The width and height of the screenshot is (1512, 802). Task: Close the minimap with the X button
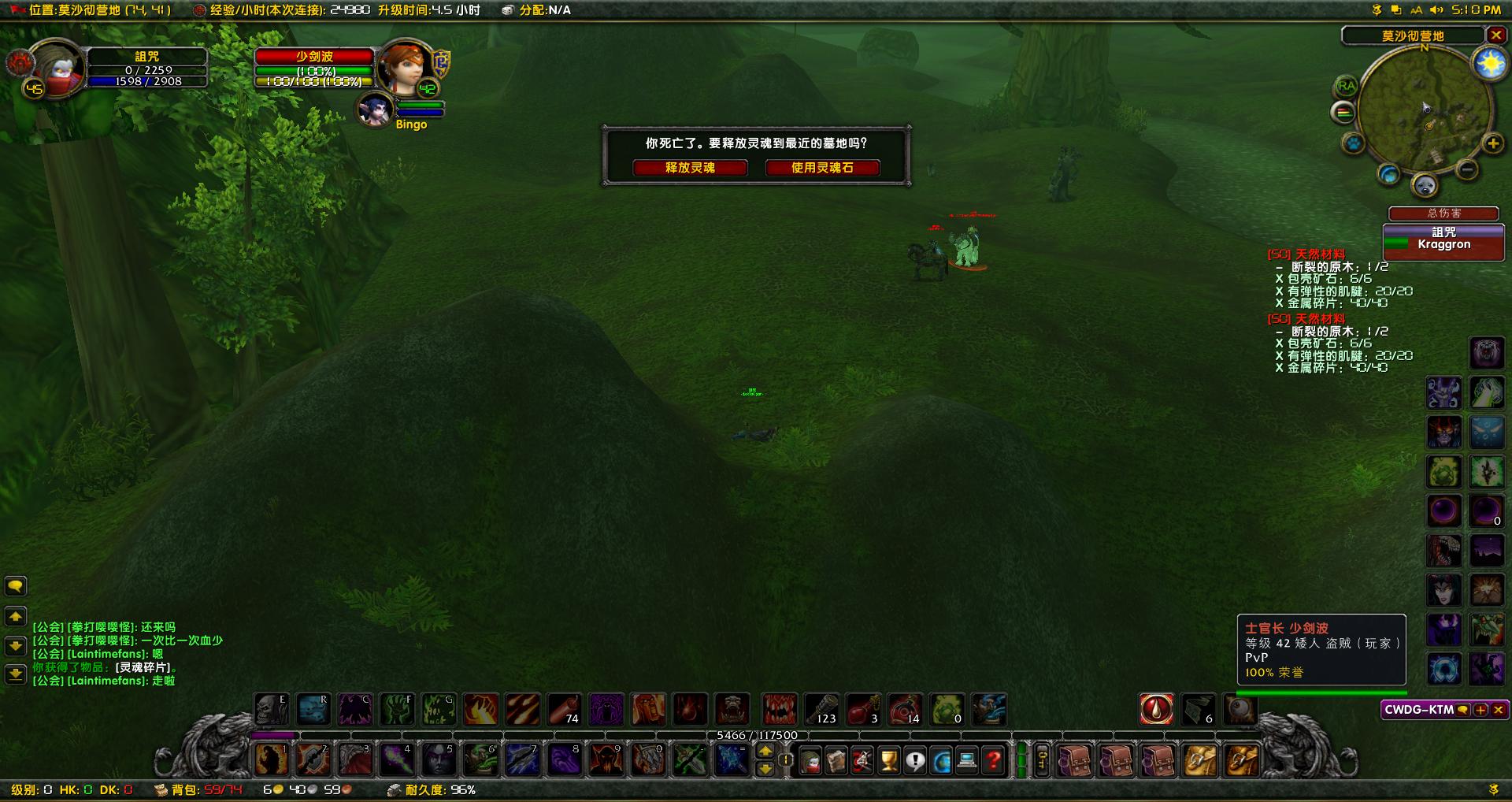point(1496,35)
